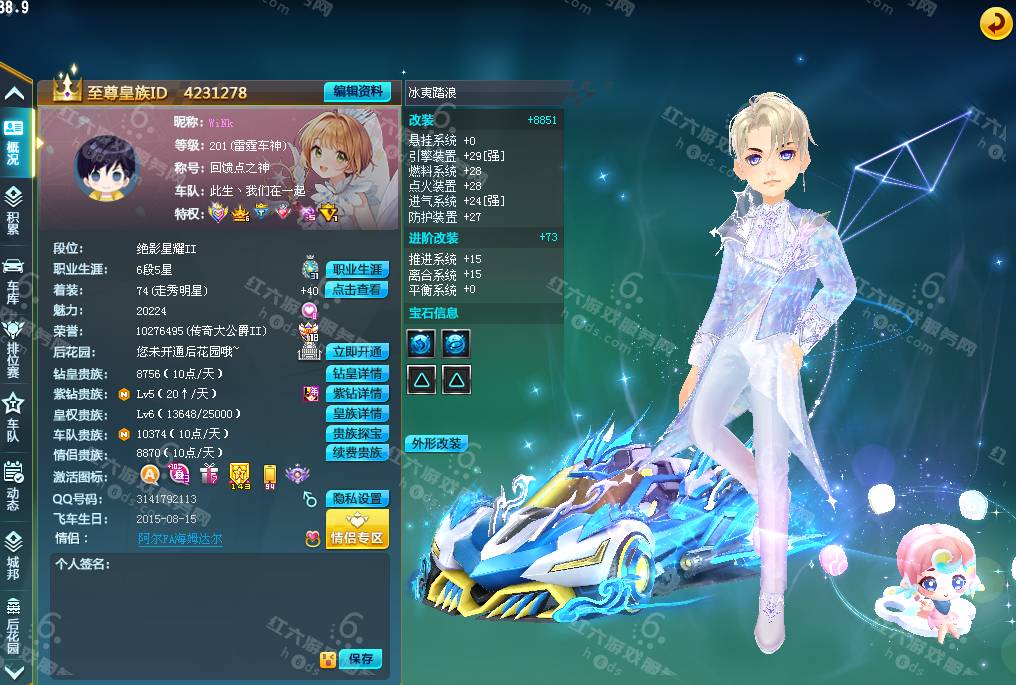Switch to the 积累 sidebar tab
1016x685 pixels.
pos(14,210)
